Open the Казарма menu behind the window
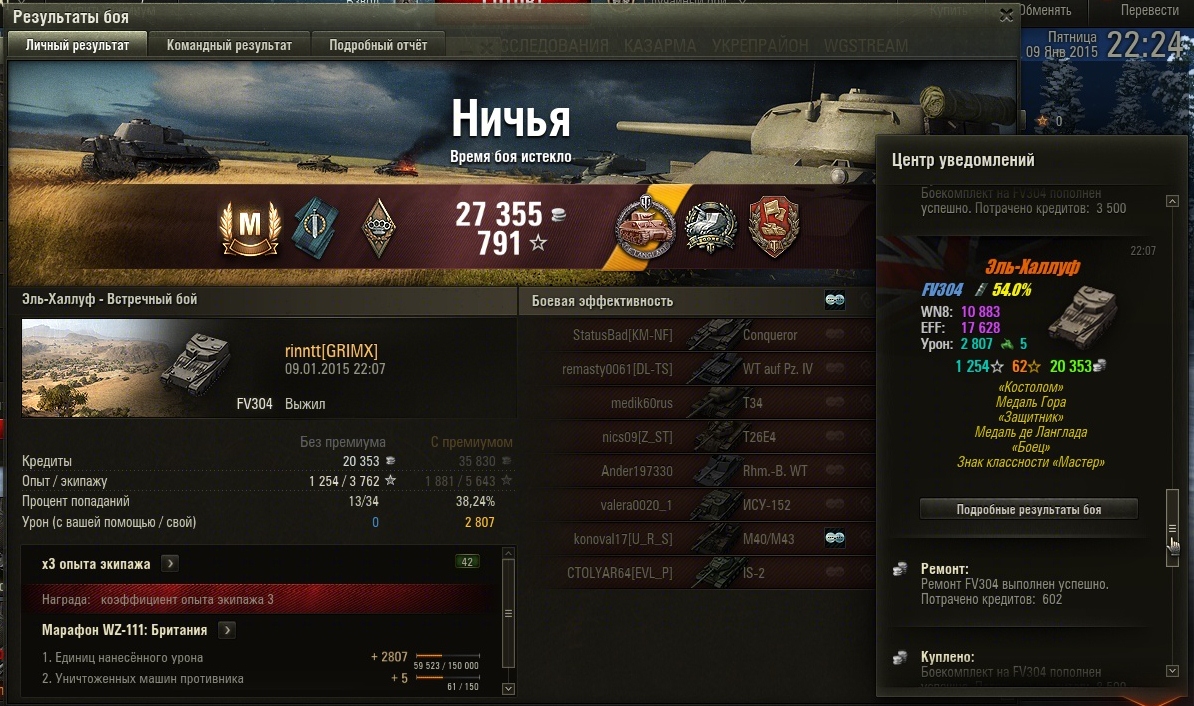The image size is (1194, 706). pyautogui.click(x=660, y=46)
